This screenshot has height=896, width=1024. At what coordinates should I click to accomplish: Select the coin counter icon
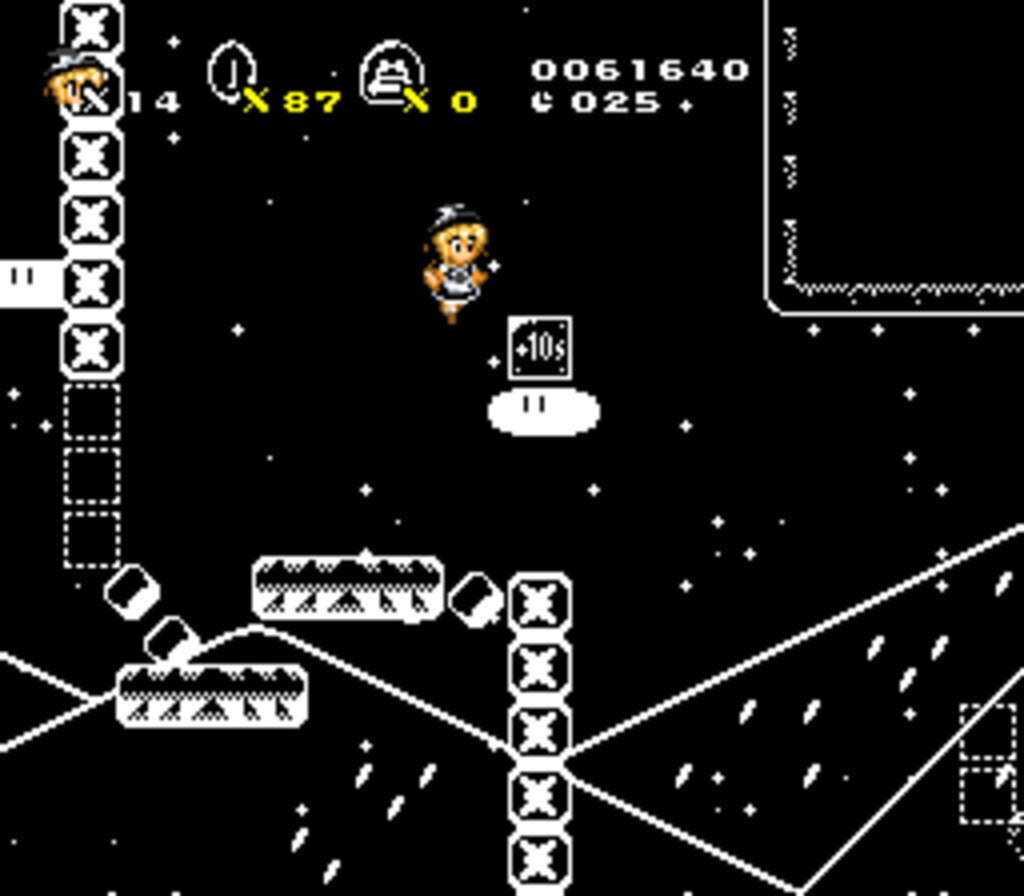click(231, 70)
